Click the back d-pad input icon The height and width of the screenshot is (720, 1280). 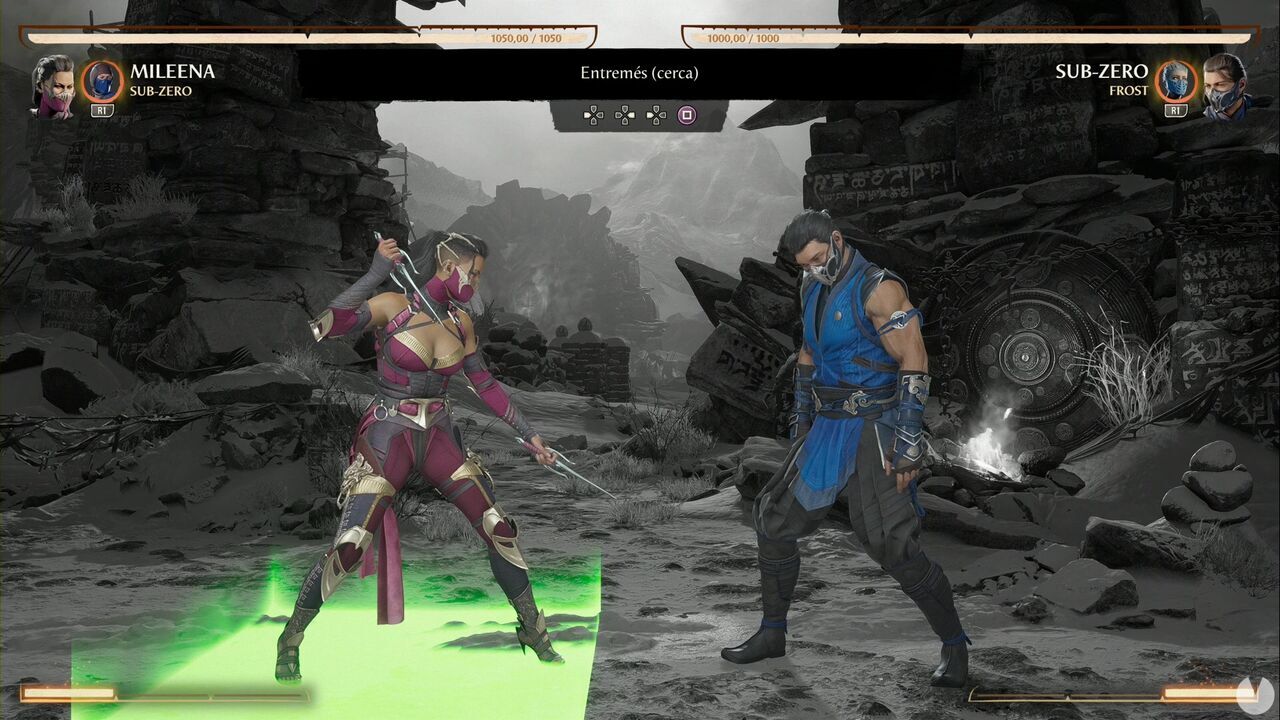(x=625, y=115)
